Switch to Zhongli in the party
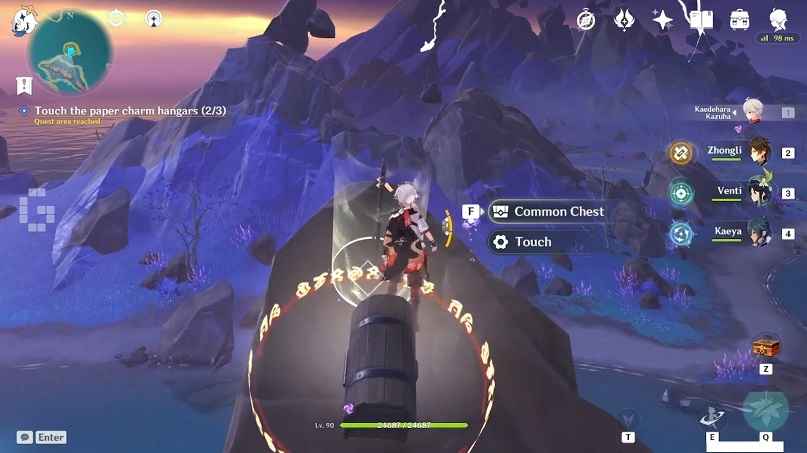The width and height of the screenshot is (807, 453). point(758,151)
